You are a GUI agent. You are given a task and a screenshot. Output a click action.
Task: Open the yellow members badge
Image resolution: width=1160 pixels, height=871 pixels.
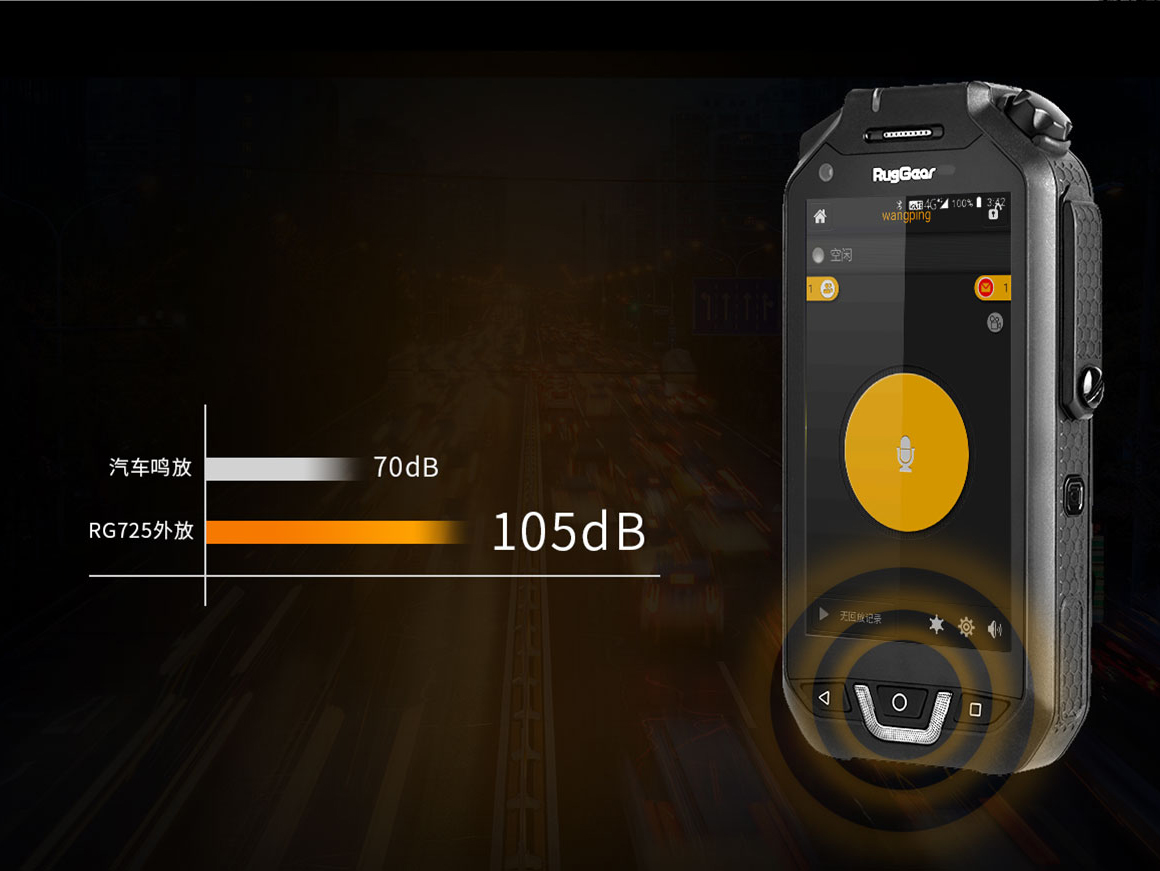[x=827, y=289]
